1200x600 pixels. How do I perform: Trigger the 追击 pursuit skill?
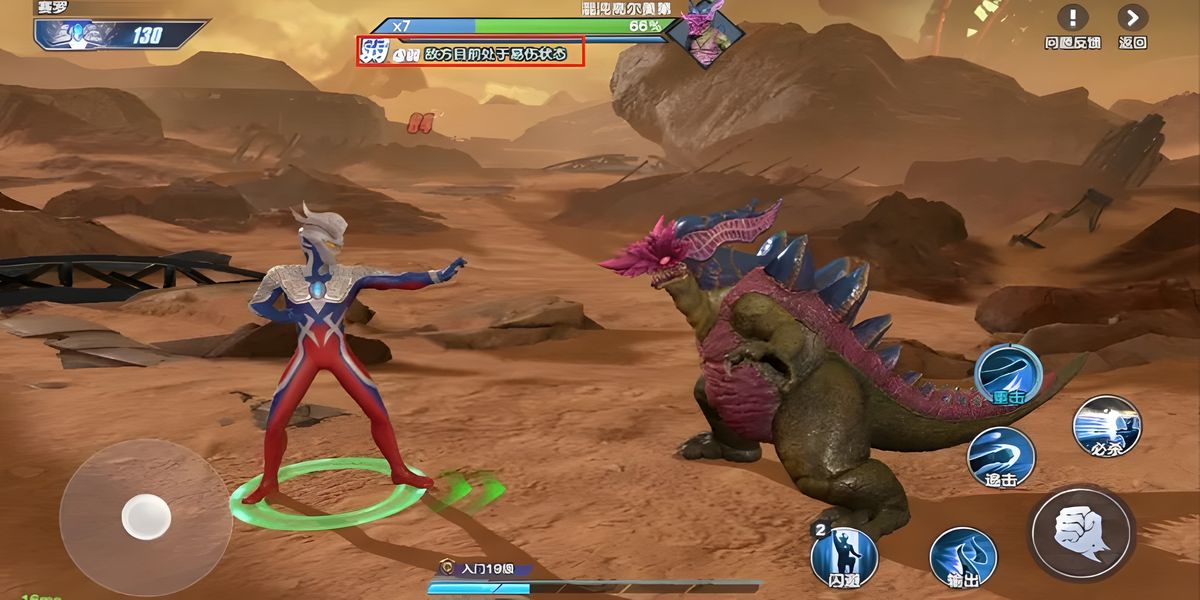tap(1000, 457)
